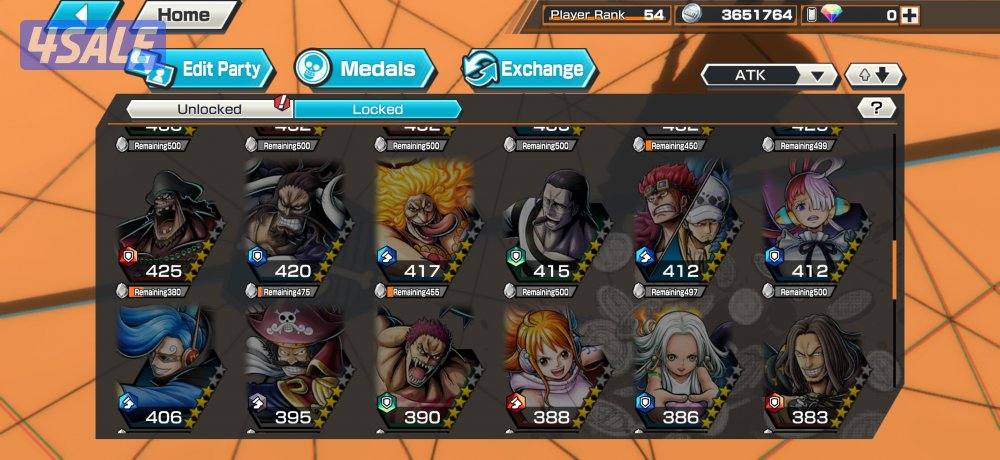Screen dimensions: 1000x460
Task: Choose the flaming character with 417 power
Action: [421, 222]
